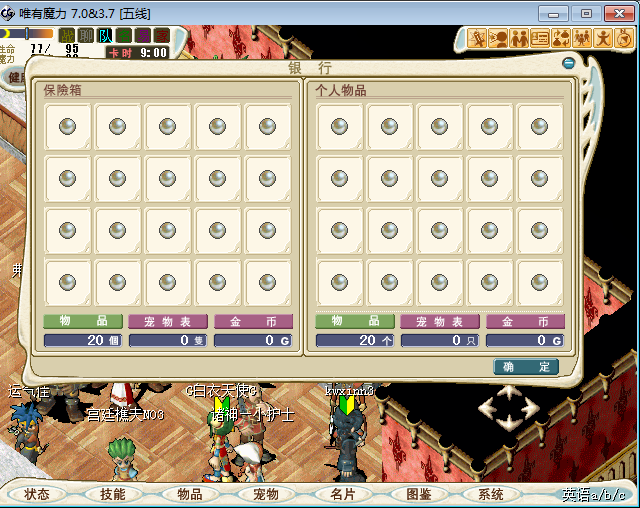Open the 名片 name card menu
The width and height of the screenshot is (640, 508).
point(342,494)
